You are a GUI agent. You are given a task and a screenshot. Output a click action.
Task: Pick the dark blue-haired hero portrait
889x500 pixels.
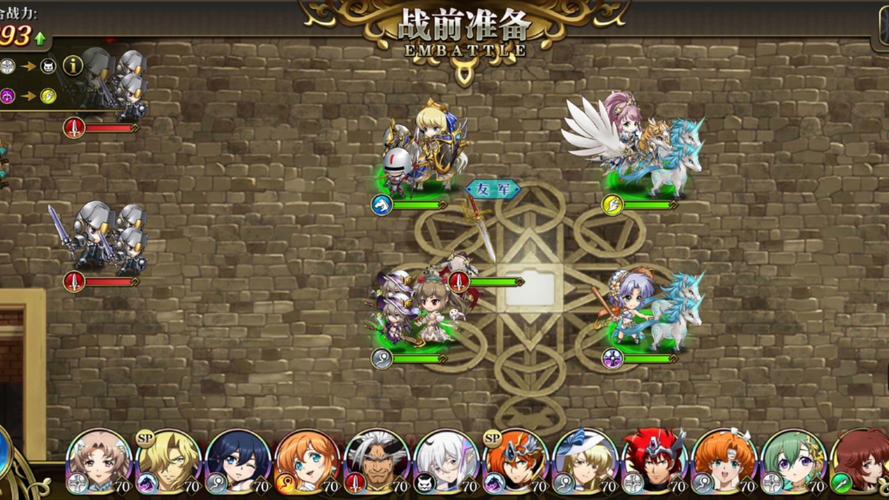point(238,463)
